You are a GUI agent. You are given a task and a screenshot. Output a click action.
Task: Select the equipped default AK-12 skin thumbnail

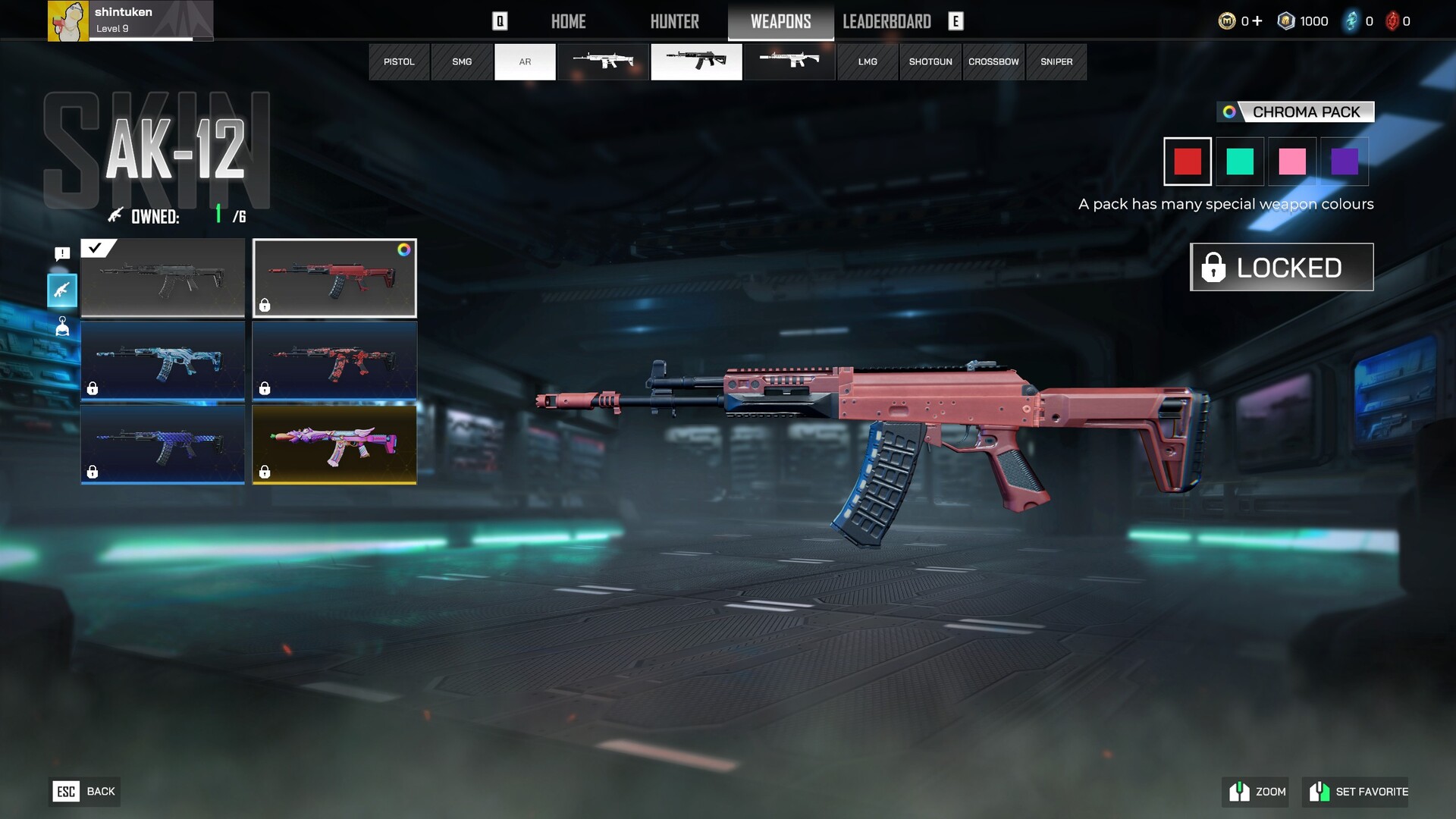click(x=162, y=278)
